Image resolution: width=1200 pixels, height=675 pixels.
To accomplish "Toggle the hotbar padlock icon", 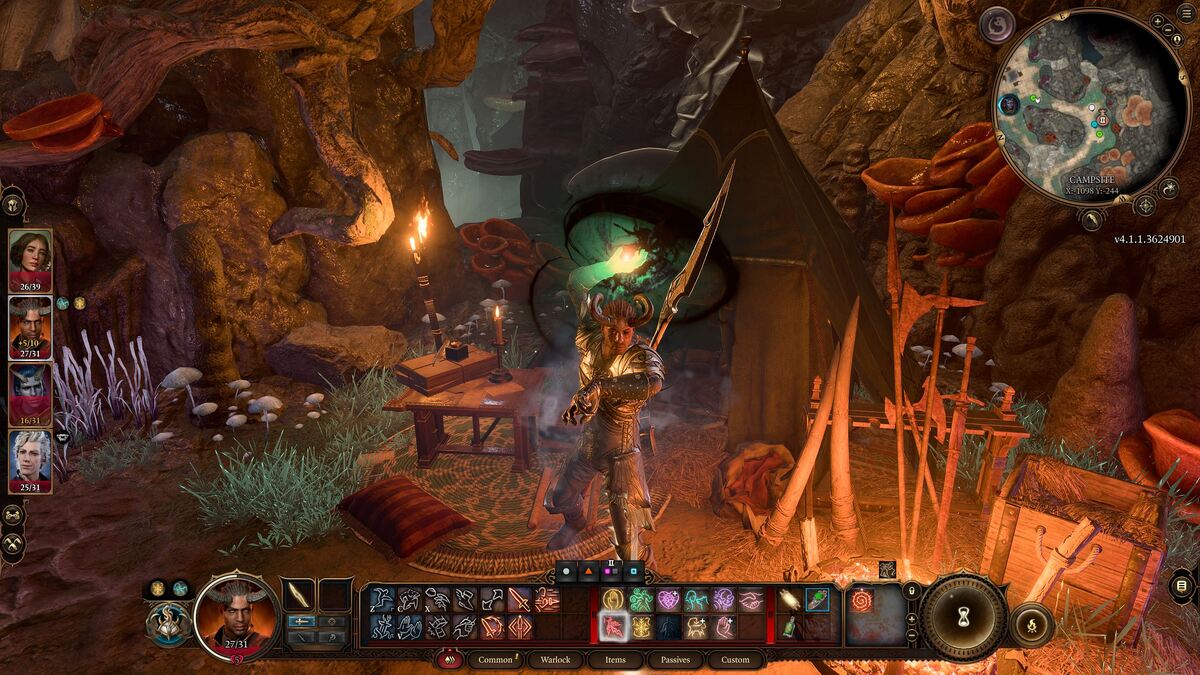I will click(x=911, y=592).
